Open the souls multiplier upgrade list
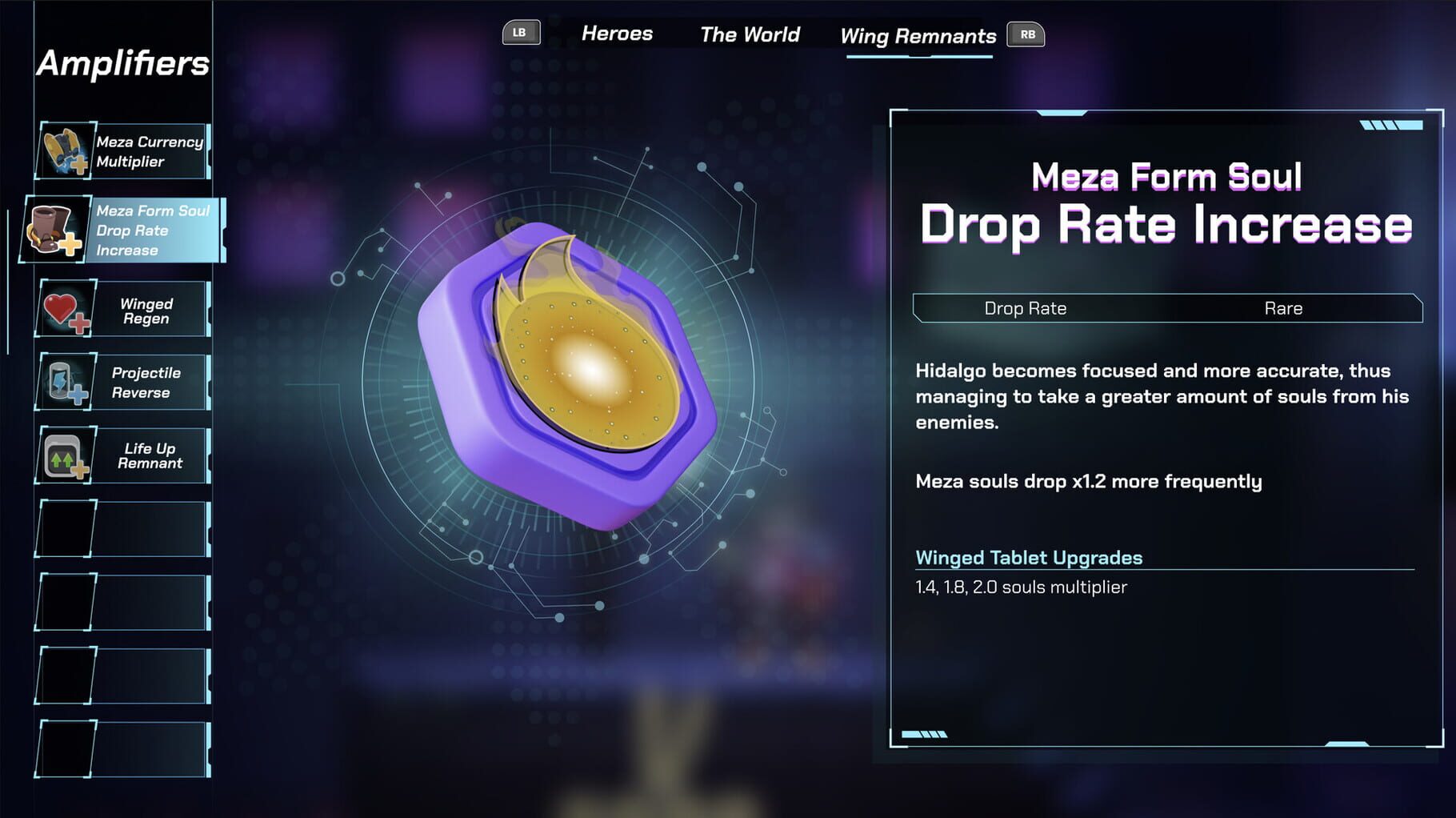This screenshot has height=818, width=1456. pos(1022,587)
